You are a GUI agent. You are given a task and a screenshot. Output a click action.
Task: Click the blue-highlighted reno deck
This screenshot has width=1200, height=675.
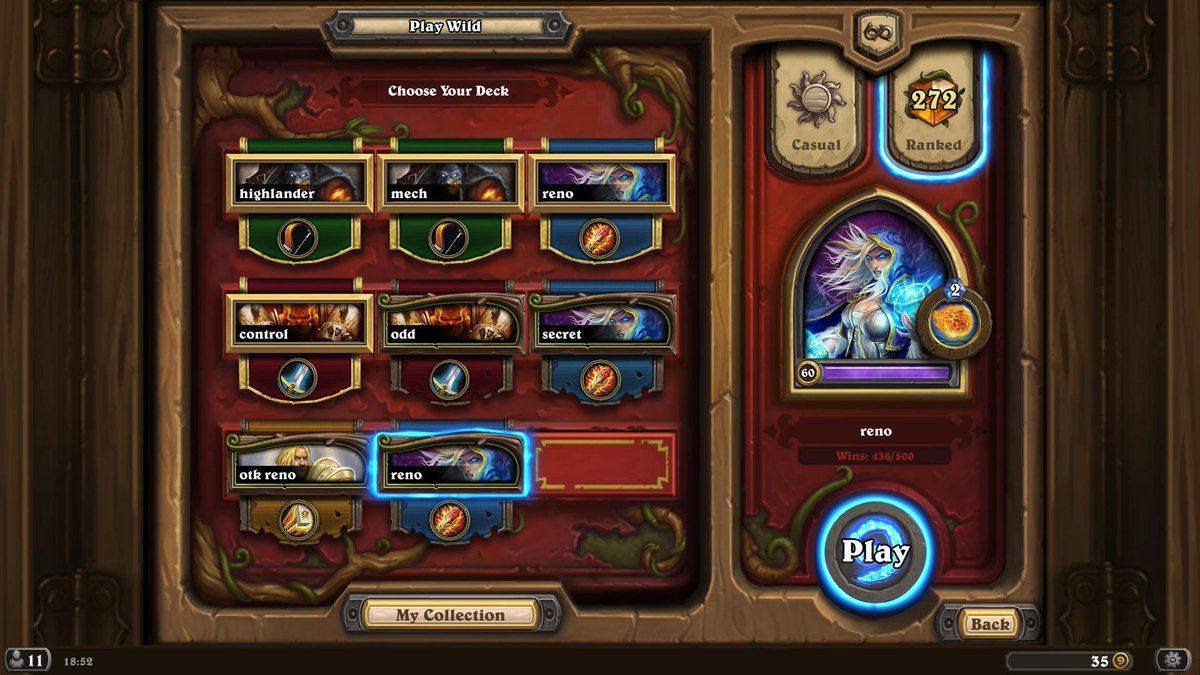(x=450, y=465)
